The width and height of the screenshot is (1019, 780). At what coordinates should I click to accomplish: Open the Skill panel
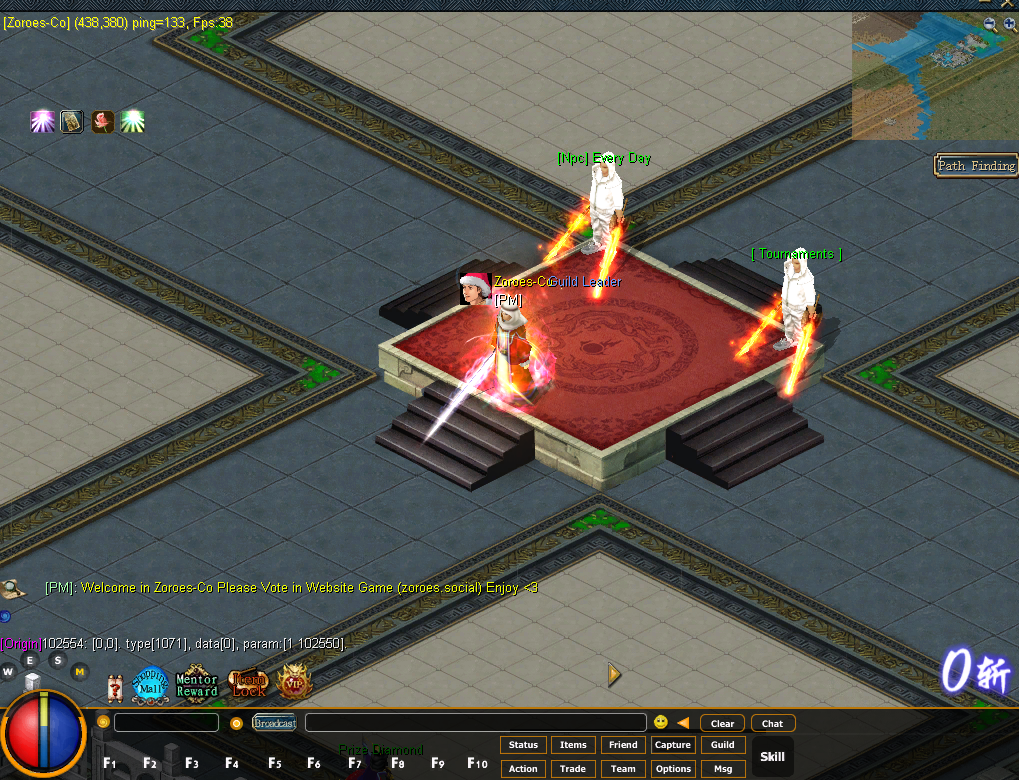pyautogui.click(x=773, y=757)
